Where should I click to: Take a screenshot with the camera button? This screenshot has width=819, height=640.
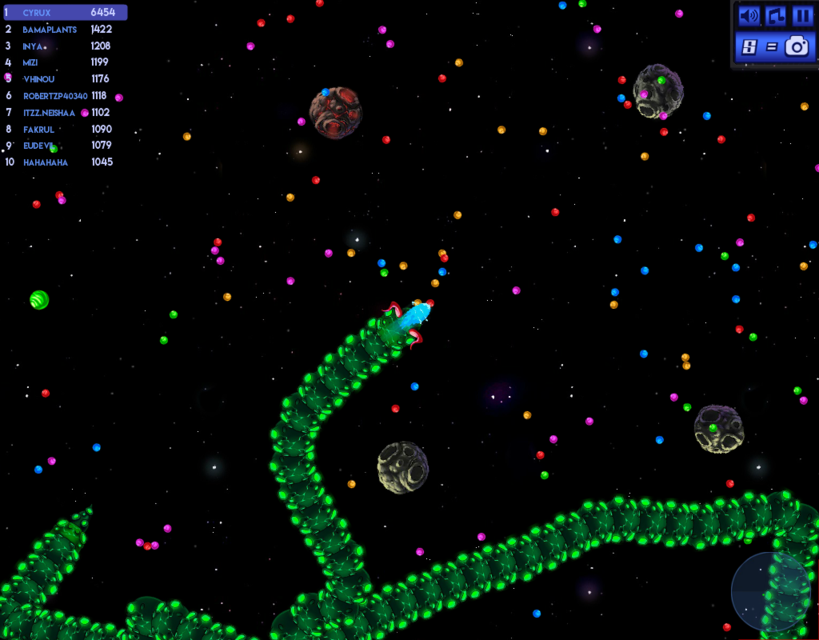(797, 46)
